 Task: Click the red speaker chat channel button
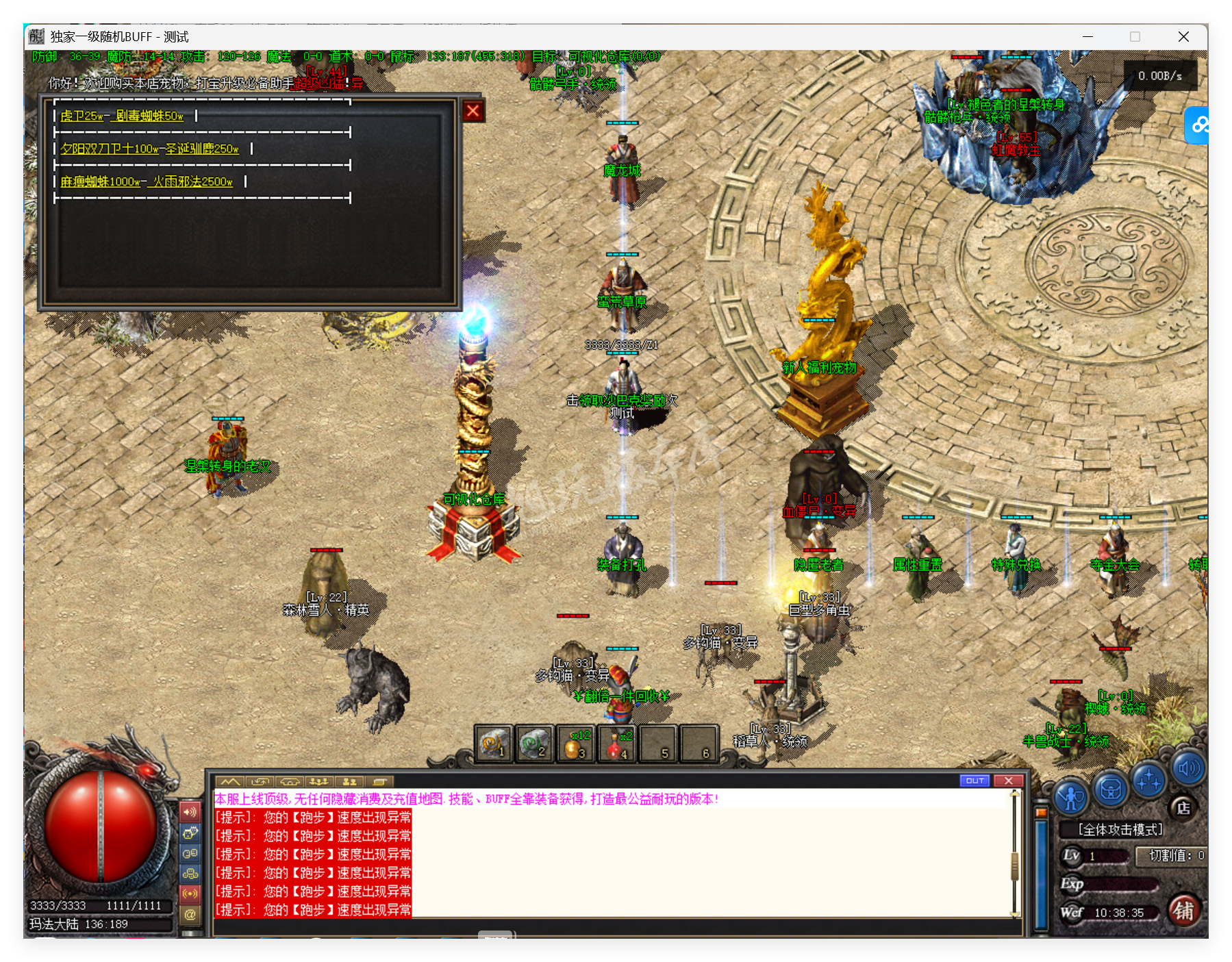coord(190,812)
